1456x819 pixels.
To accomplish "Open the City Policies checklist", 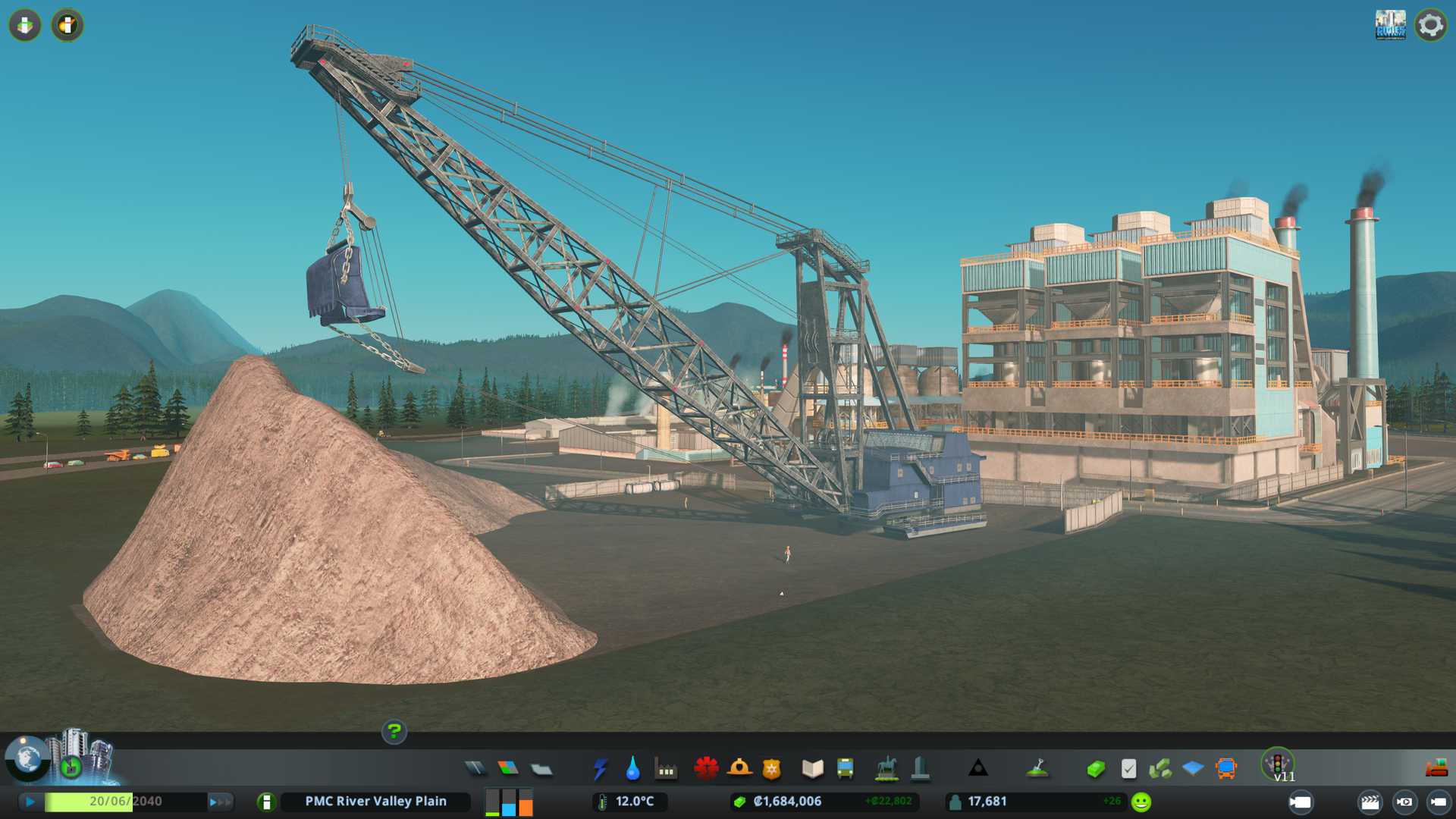I will 1128,769.
